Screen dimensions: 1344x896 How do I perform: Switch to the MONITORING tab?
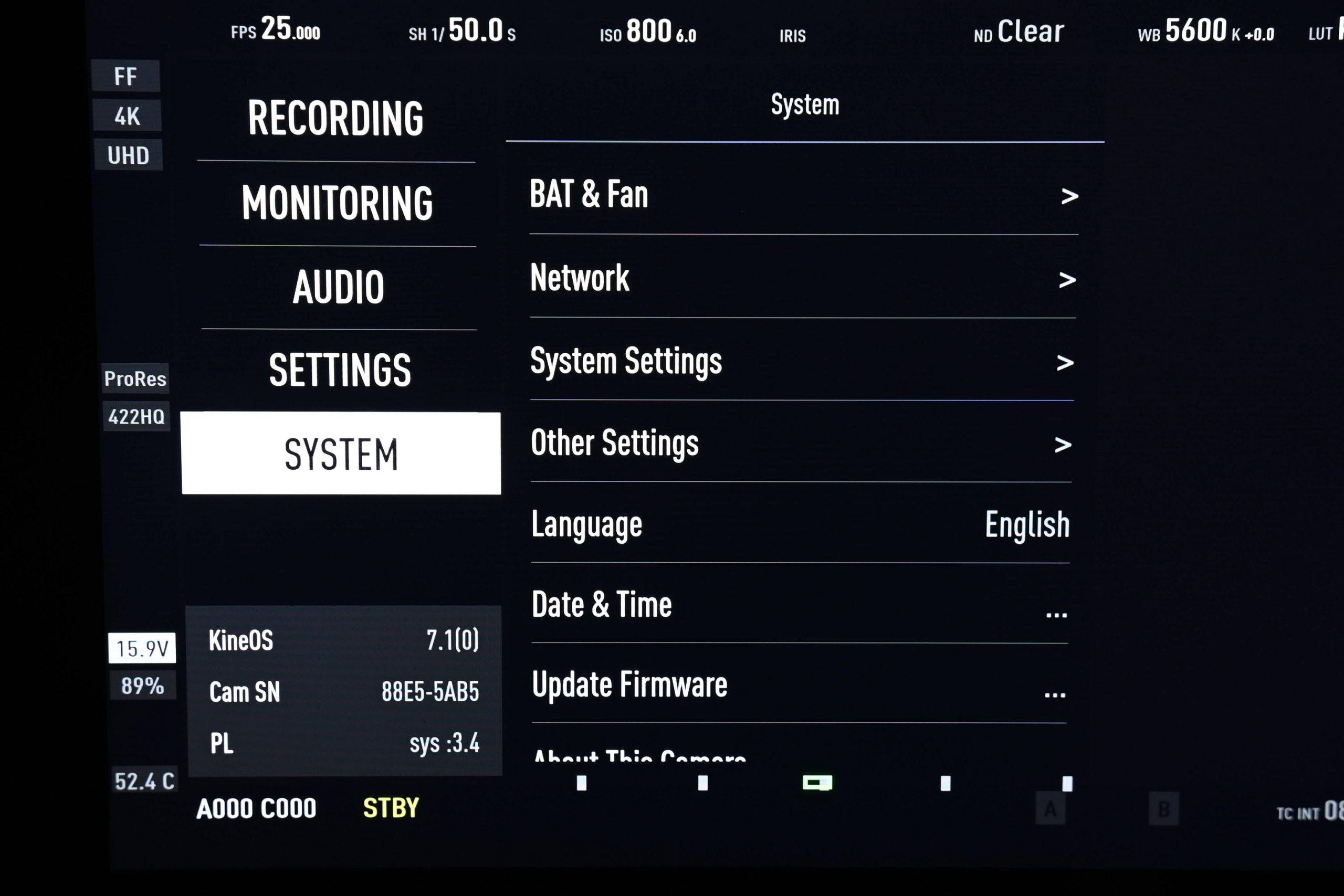(337, 201)
